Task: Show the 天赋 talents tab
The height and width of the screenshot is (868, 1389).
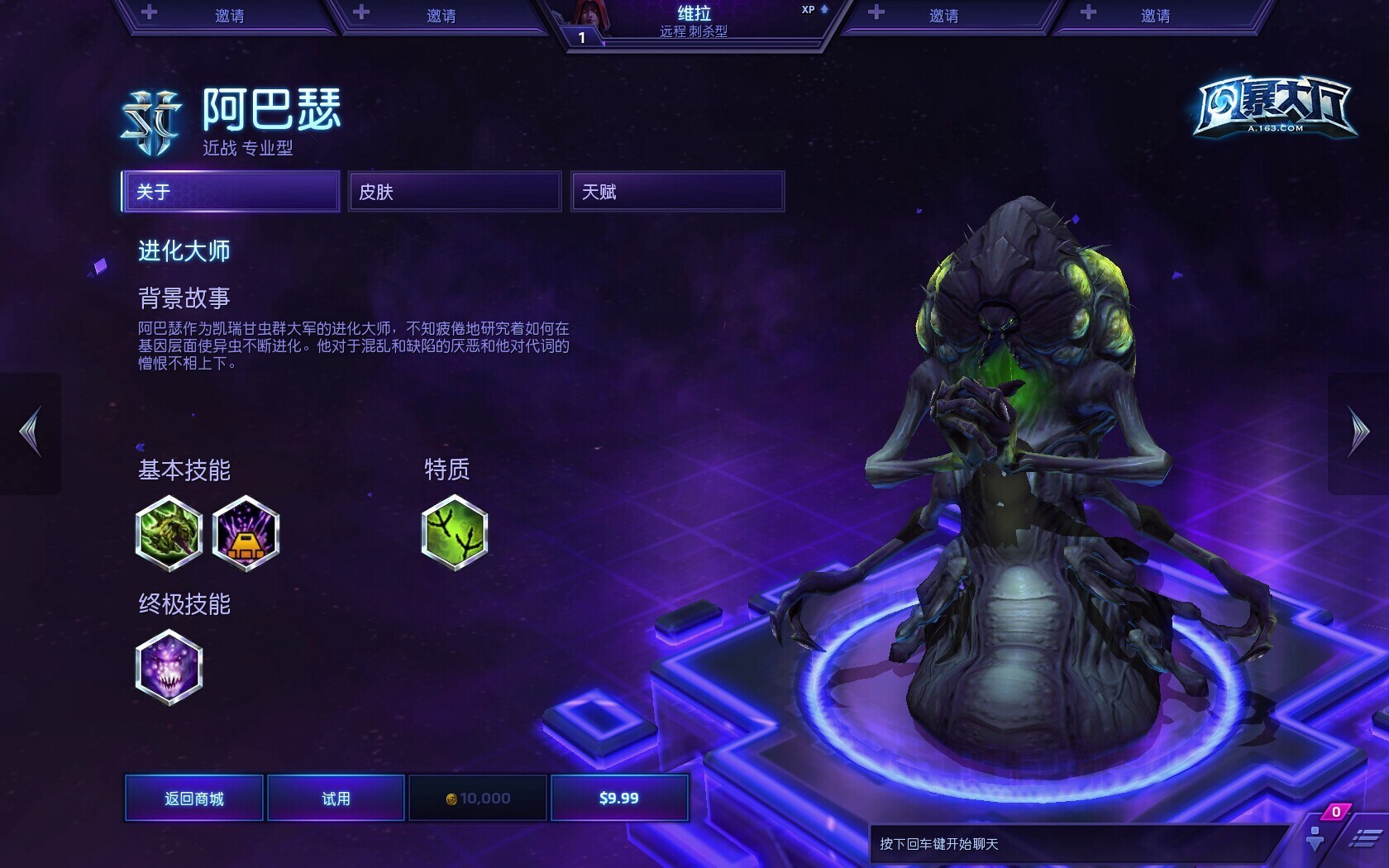Action: [x=677, y=192]
